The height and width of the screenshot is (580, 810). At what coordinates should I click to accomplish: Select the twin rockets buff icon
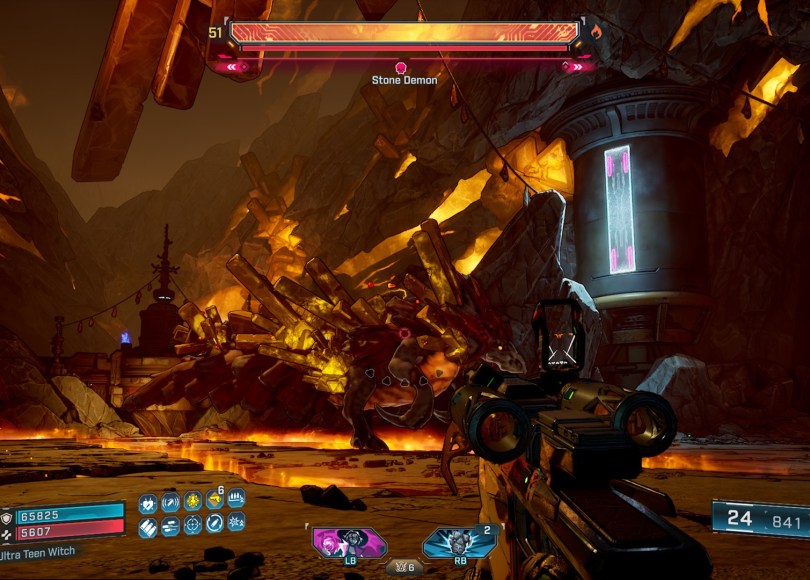coord(170,527)
